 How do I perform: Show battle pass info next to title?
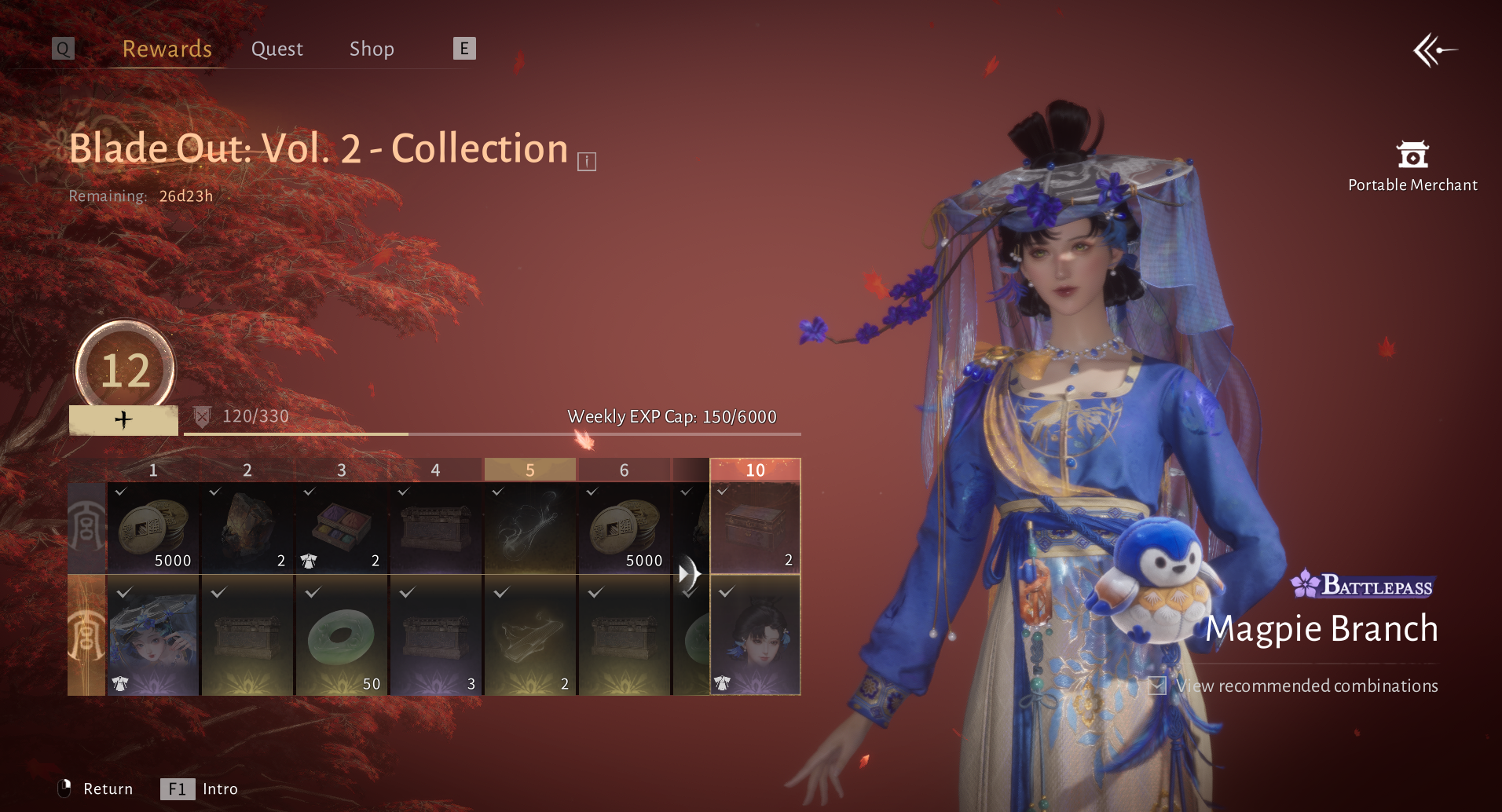[587, 162]
